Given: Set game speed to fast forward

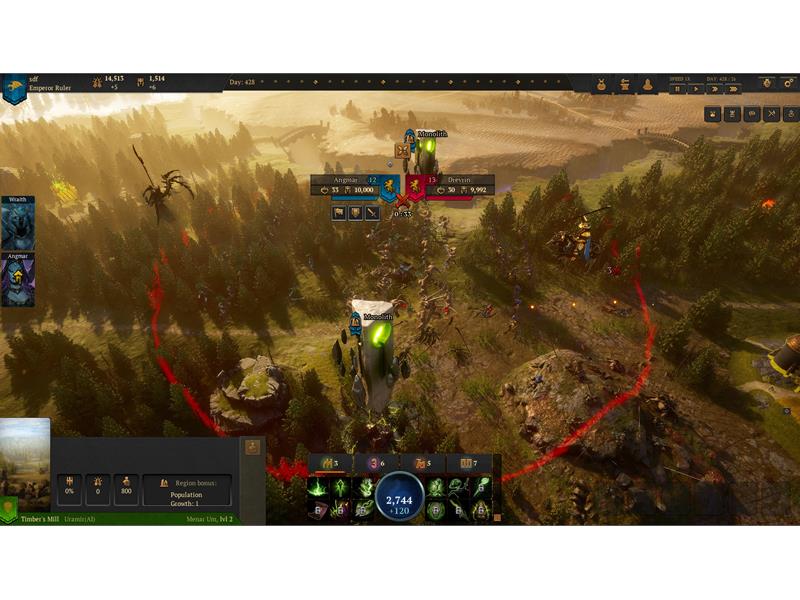Looking at the screenshot, I should [x=714, y=89].
